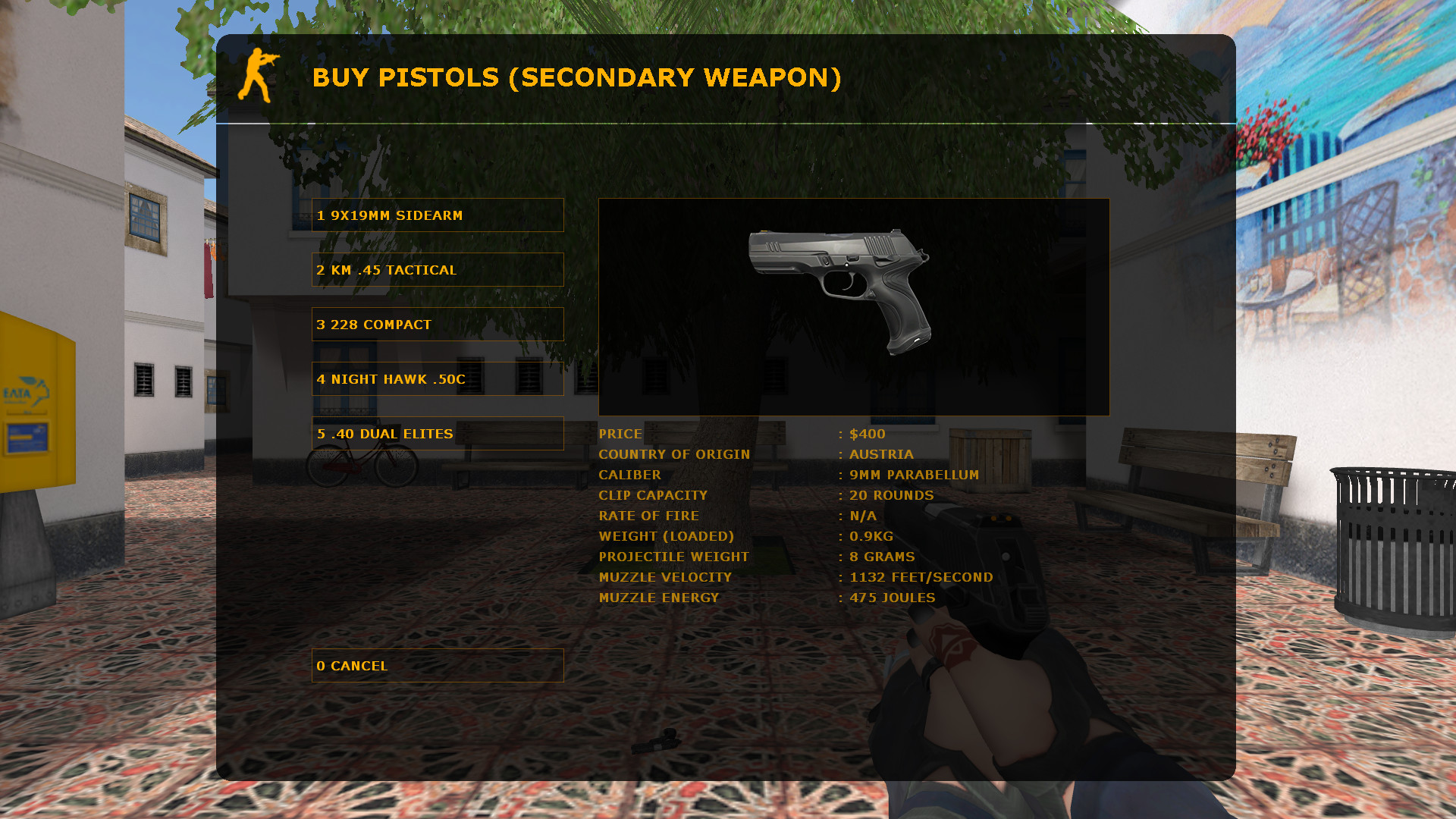Screen dimensions: 1456x819
Task: Select the NIGHT HAWK .50C option
Action: [438, 378]
